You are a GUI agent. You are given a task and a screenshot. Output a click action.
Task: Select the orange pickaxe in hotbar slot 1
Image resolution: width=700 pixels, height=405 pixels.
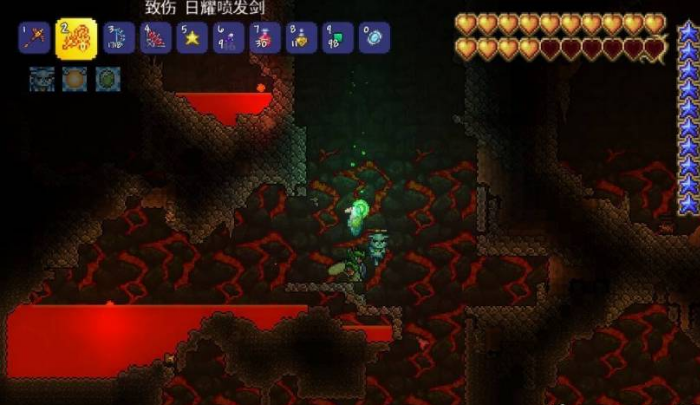pos(34,38)
